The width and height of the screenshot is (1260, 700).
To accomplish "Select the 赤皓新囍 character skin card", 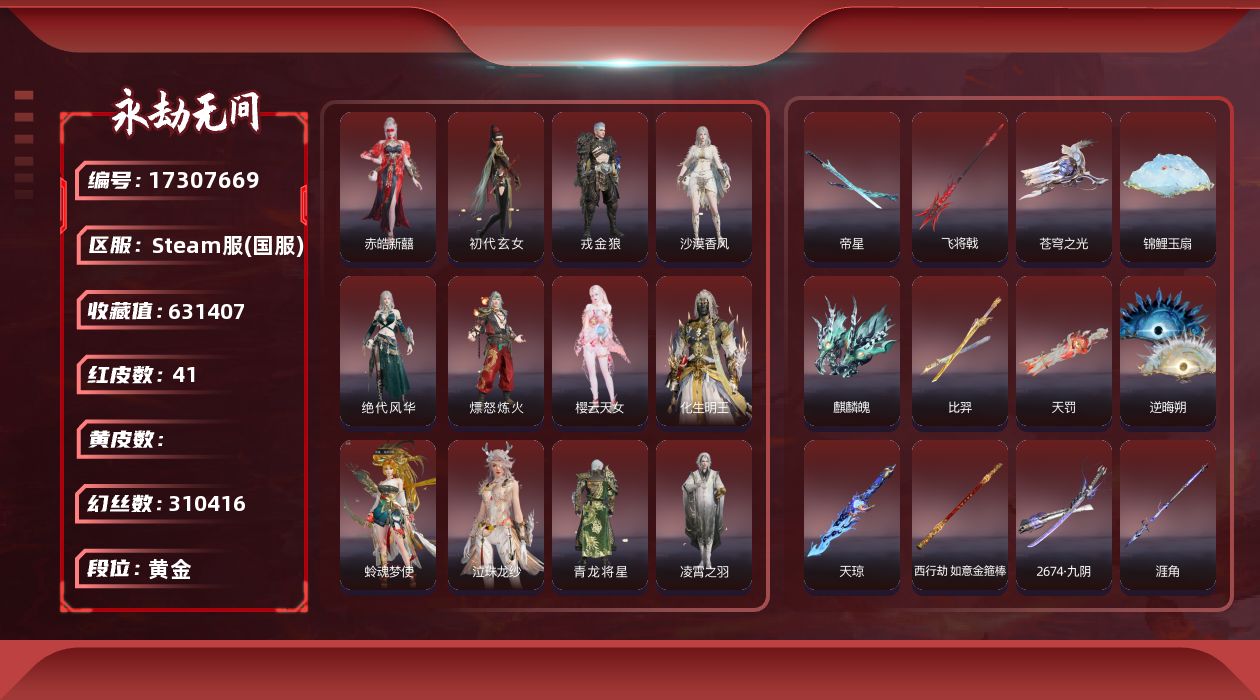I will point(388,187).
